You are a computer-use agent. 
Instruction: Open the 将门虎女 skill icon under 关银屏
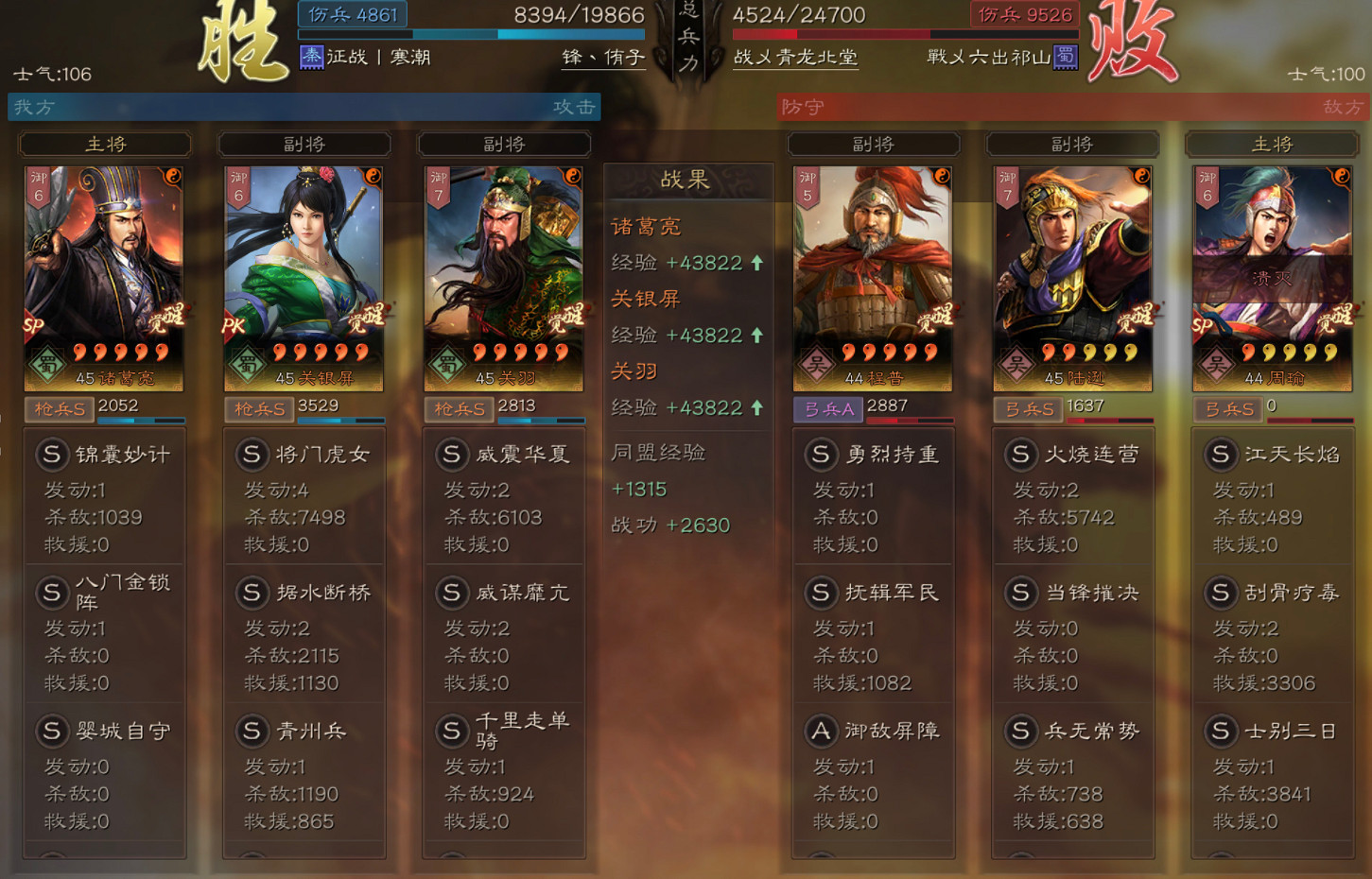252,455
